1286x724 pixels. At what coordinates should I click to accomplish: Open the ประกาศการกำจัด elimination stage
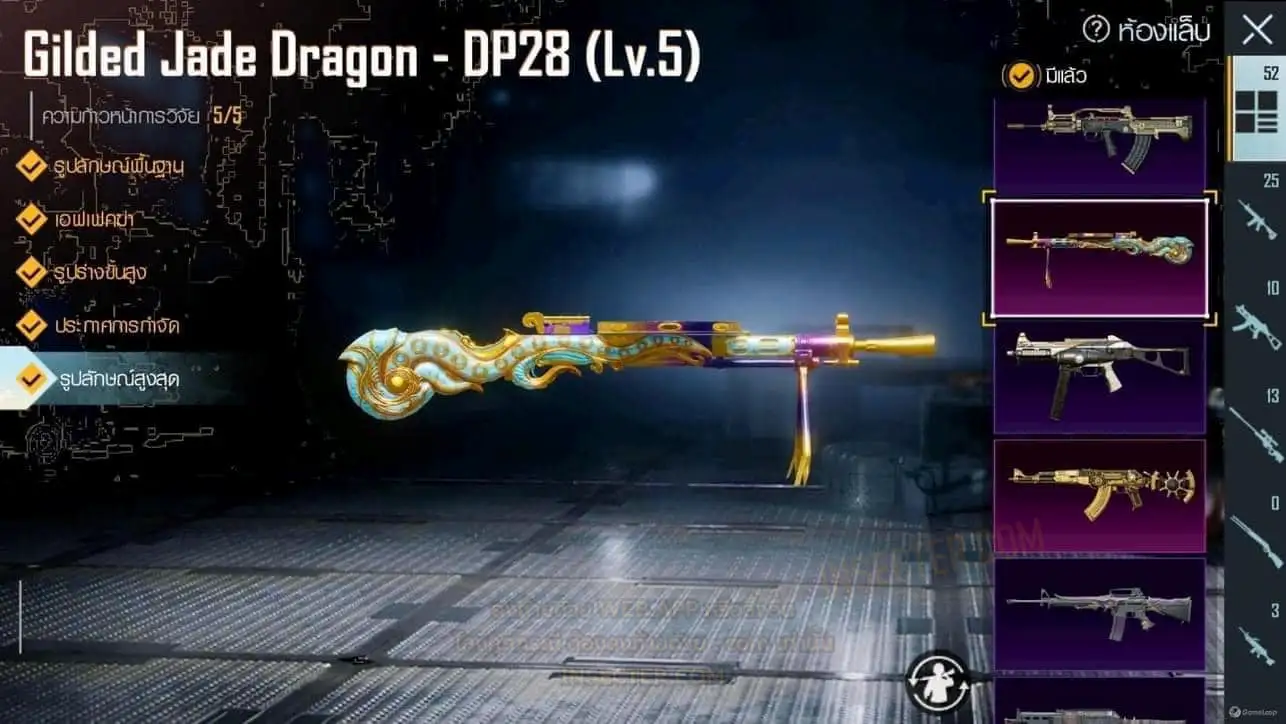click(110, 325)
